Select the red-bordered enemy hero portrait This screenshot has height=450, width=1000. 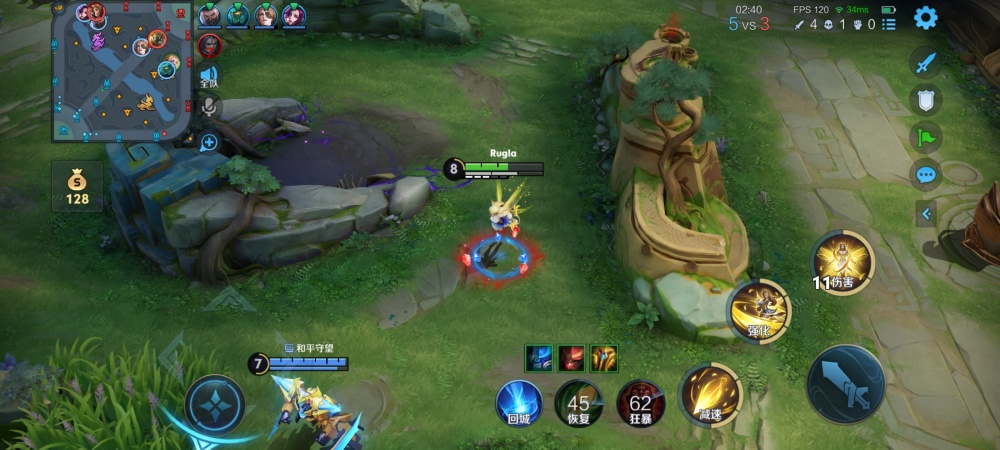point(209,45)
